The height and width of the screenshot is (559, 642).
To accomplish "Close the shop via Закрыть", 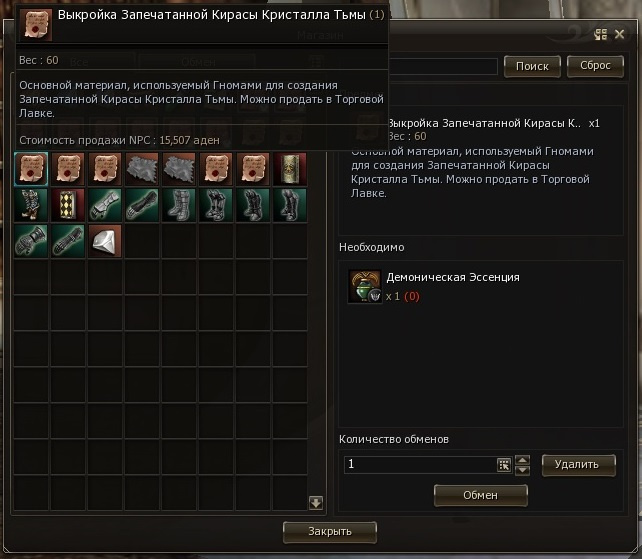I will (x=330, y=530).
